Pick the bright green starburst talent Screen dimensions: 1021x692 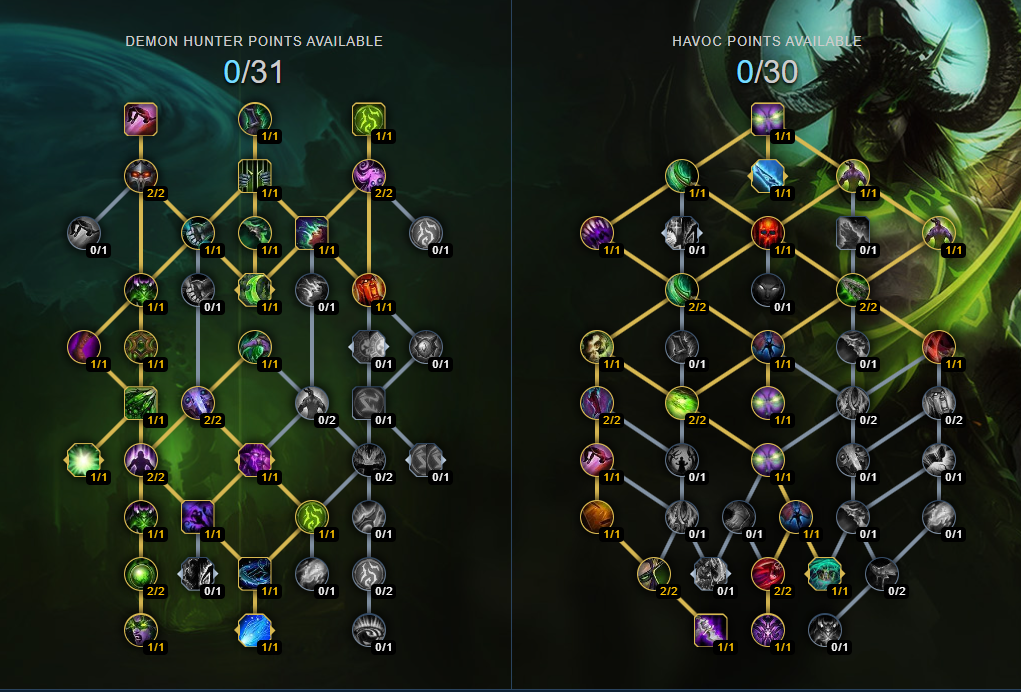83,459
